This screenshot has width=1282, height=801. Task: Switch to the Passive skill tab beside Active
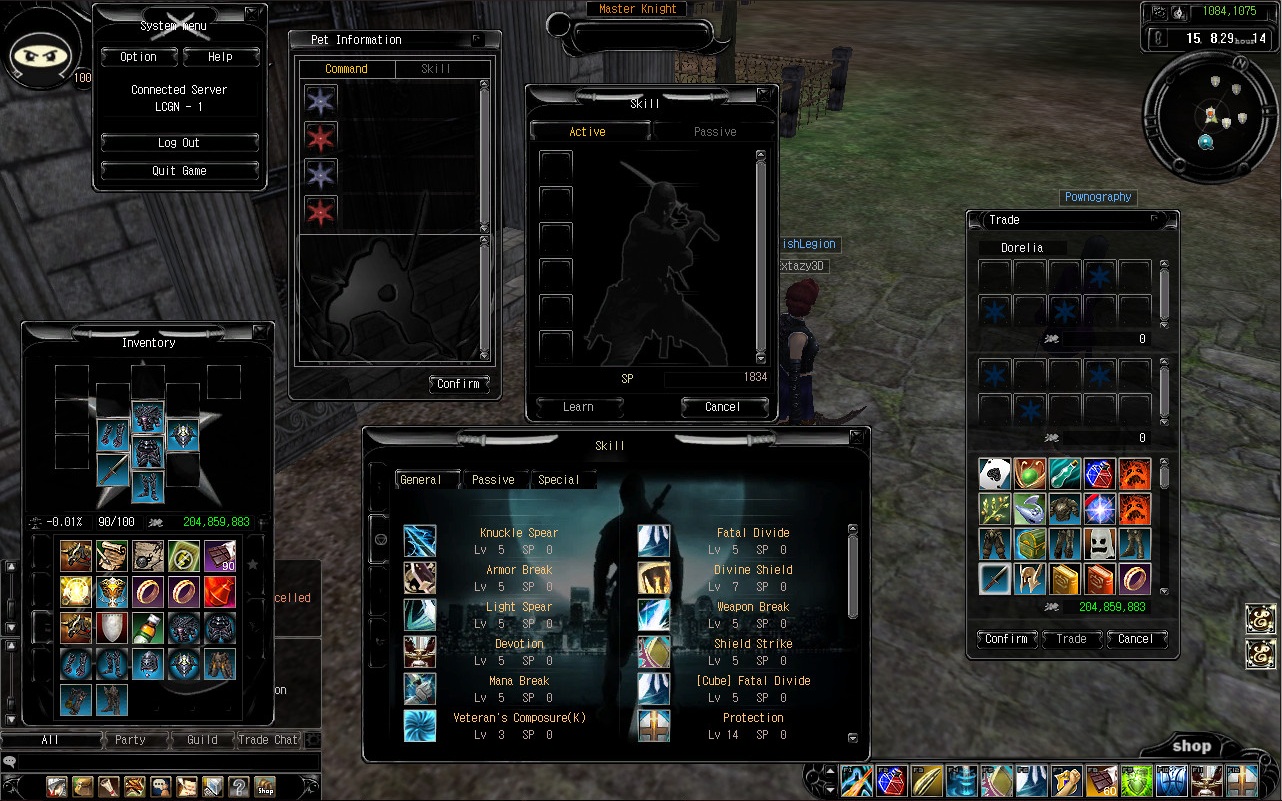714,132
